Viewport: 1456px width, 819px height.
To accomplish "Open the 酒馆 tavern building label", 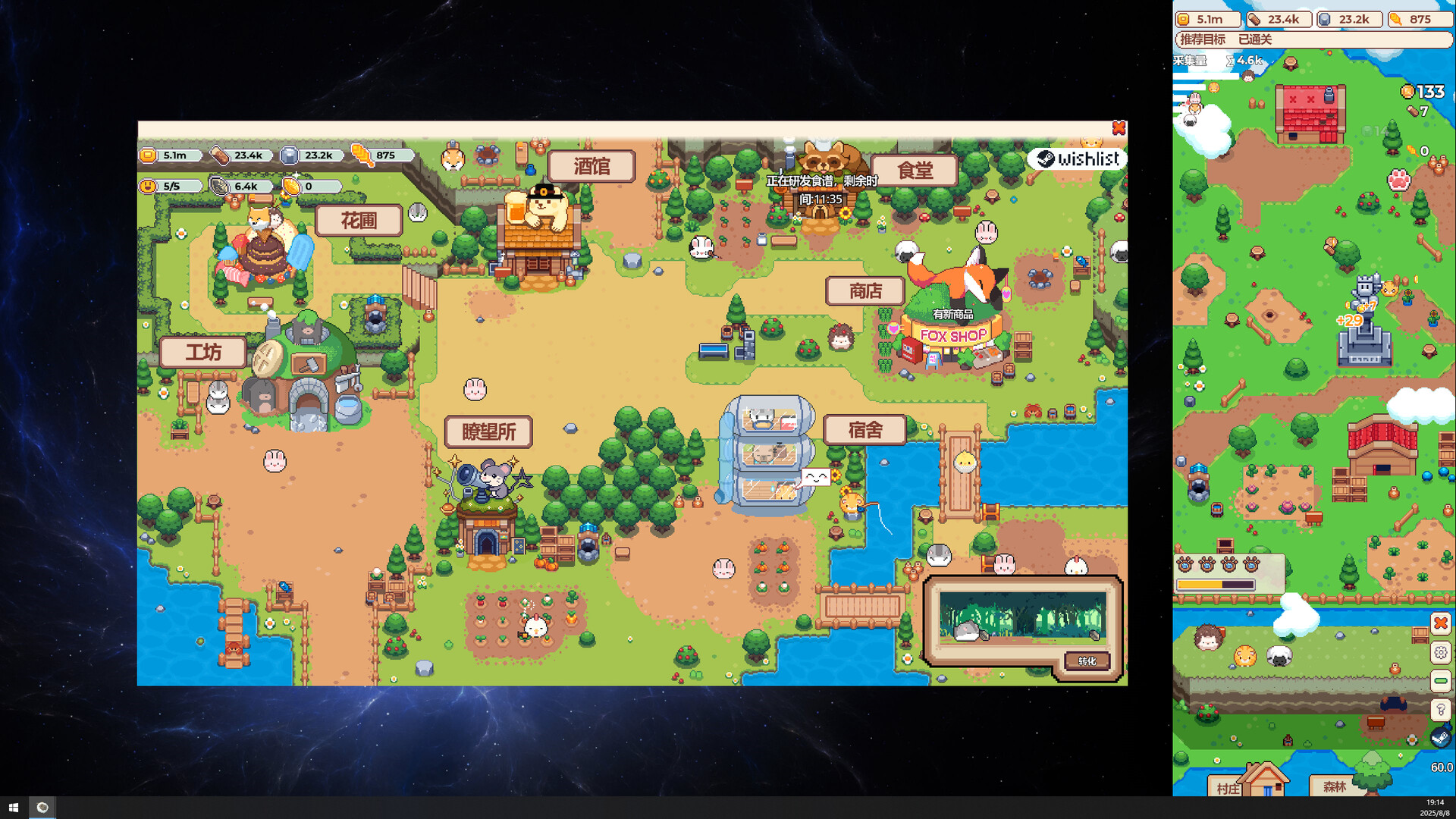I will click(591, 166).
